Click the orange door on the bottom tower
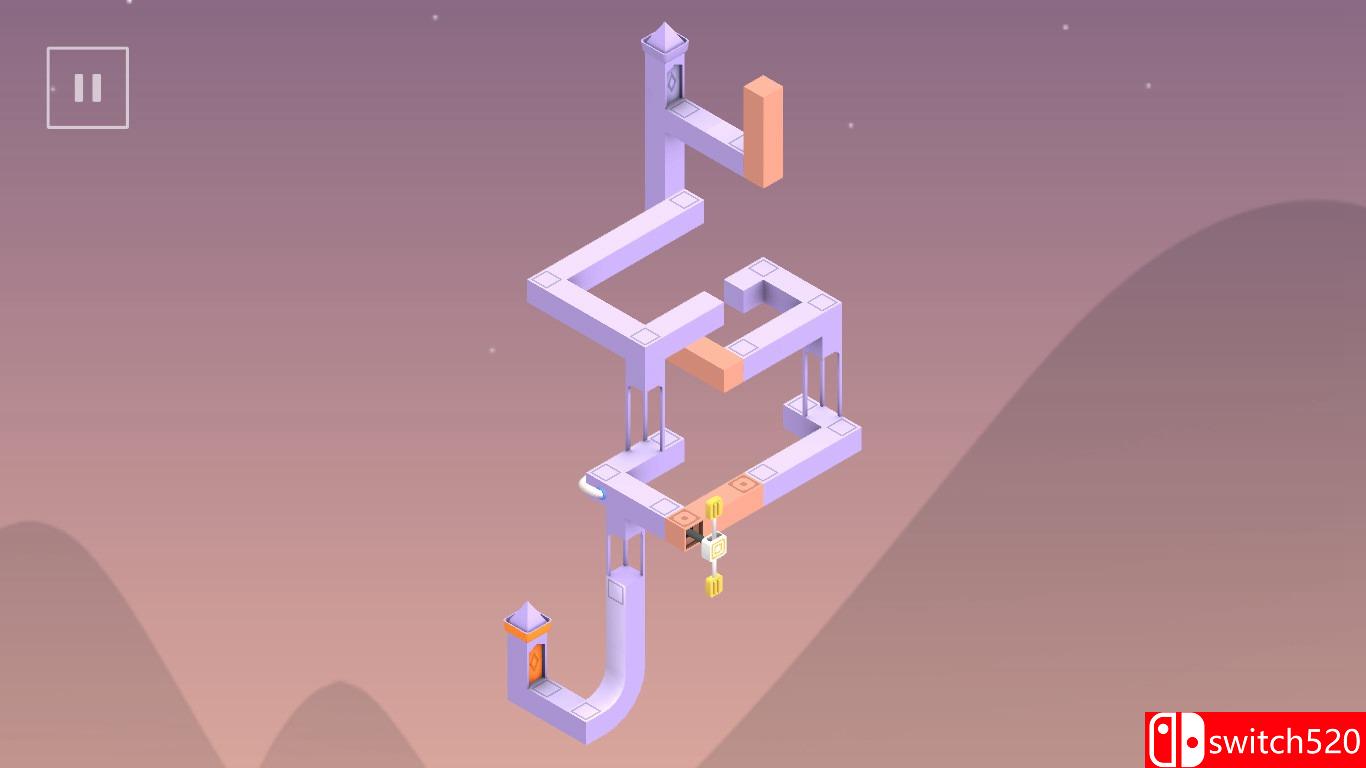This screenshot has height=768, width=1366. click(534, 661)
